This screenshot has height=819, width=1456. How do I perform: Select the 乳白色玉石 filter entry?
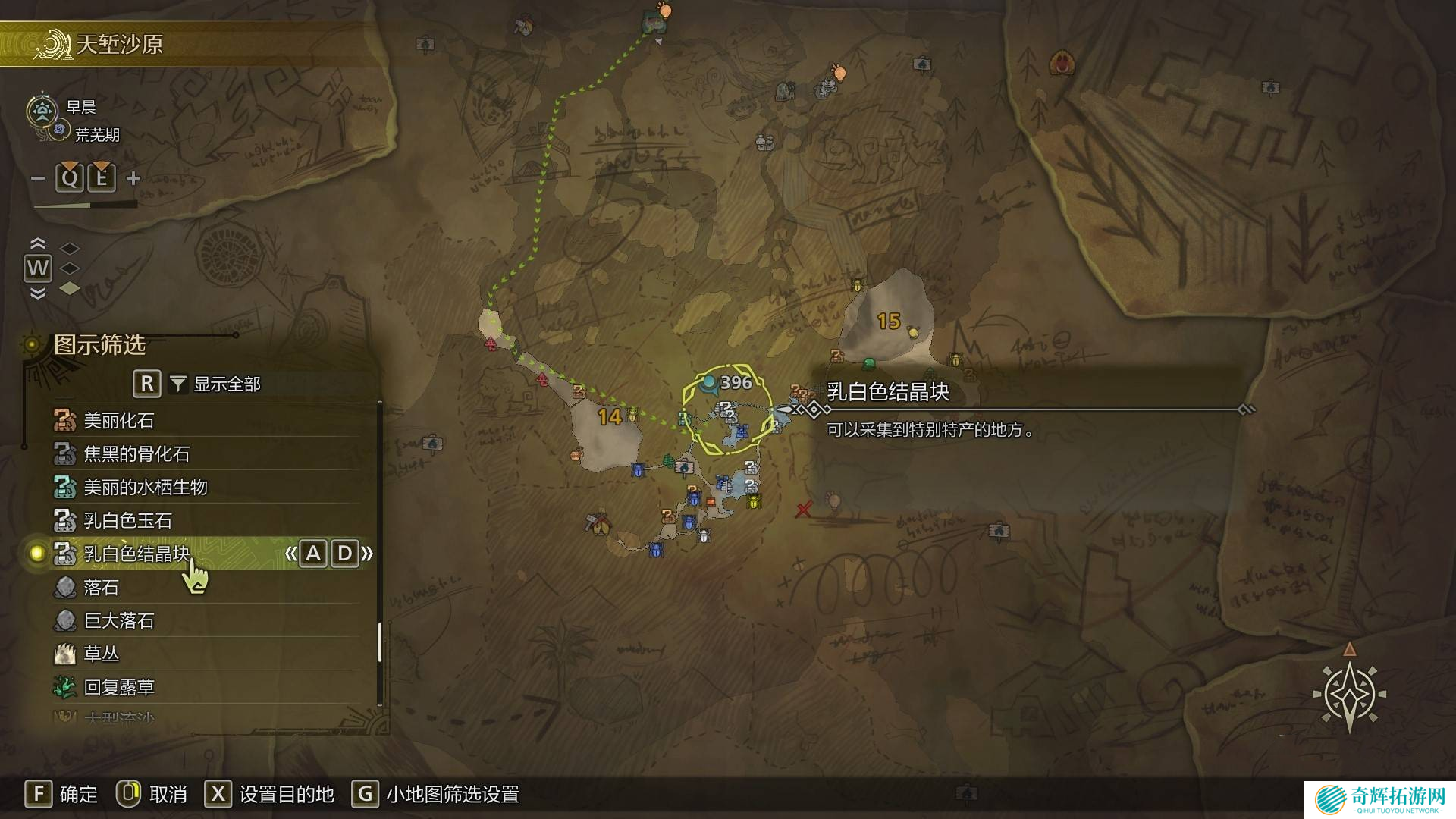(x=127, y=520)
